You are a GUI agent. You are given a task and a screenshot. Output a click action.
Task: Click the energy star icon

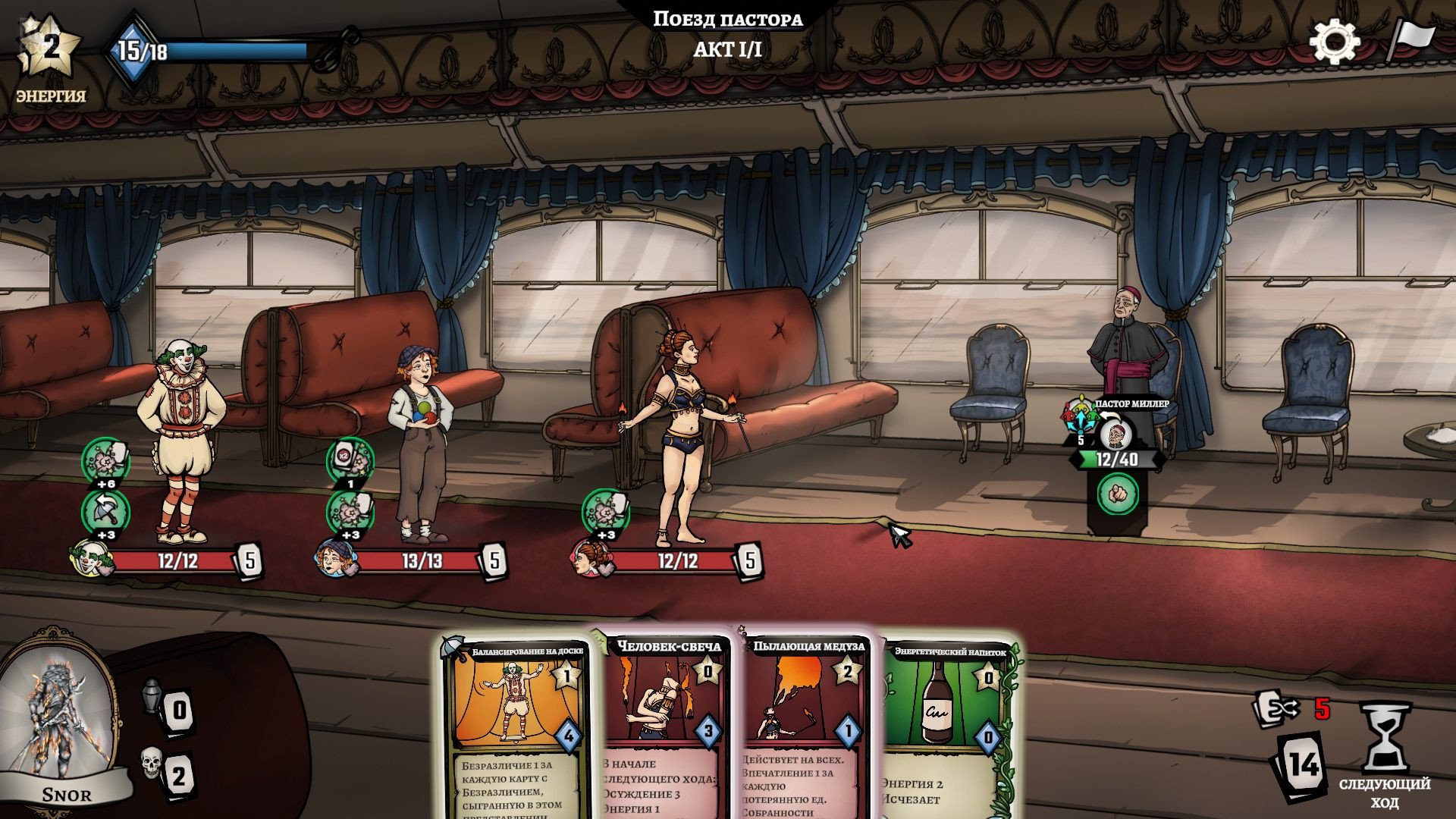click(x=50, y=49)
